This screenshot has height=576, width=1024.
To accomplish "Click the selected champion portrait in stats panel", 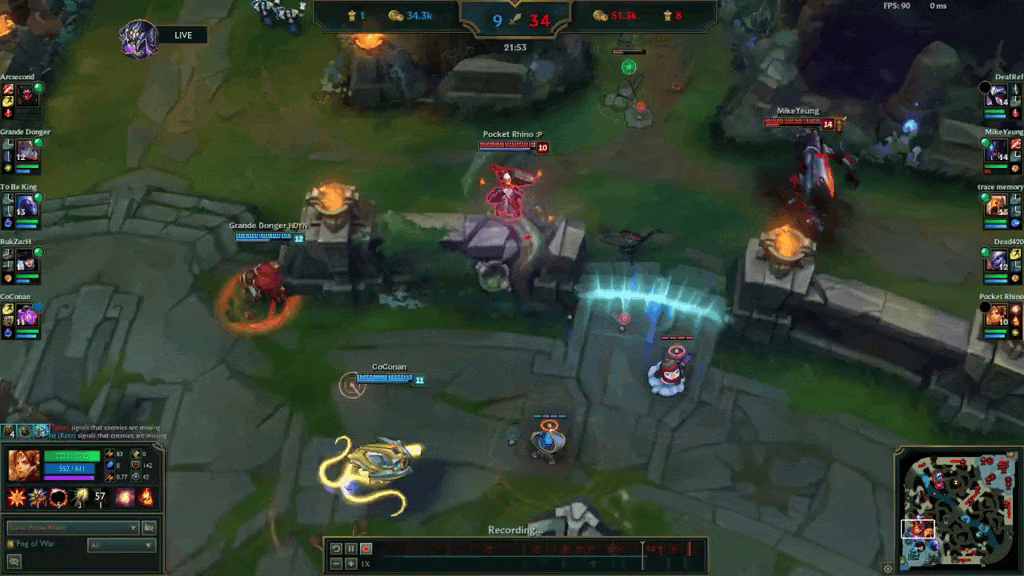I will (23, 466).
